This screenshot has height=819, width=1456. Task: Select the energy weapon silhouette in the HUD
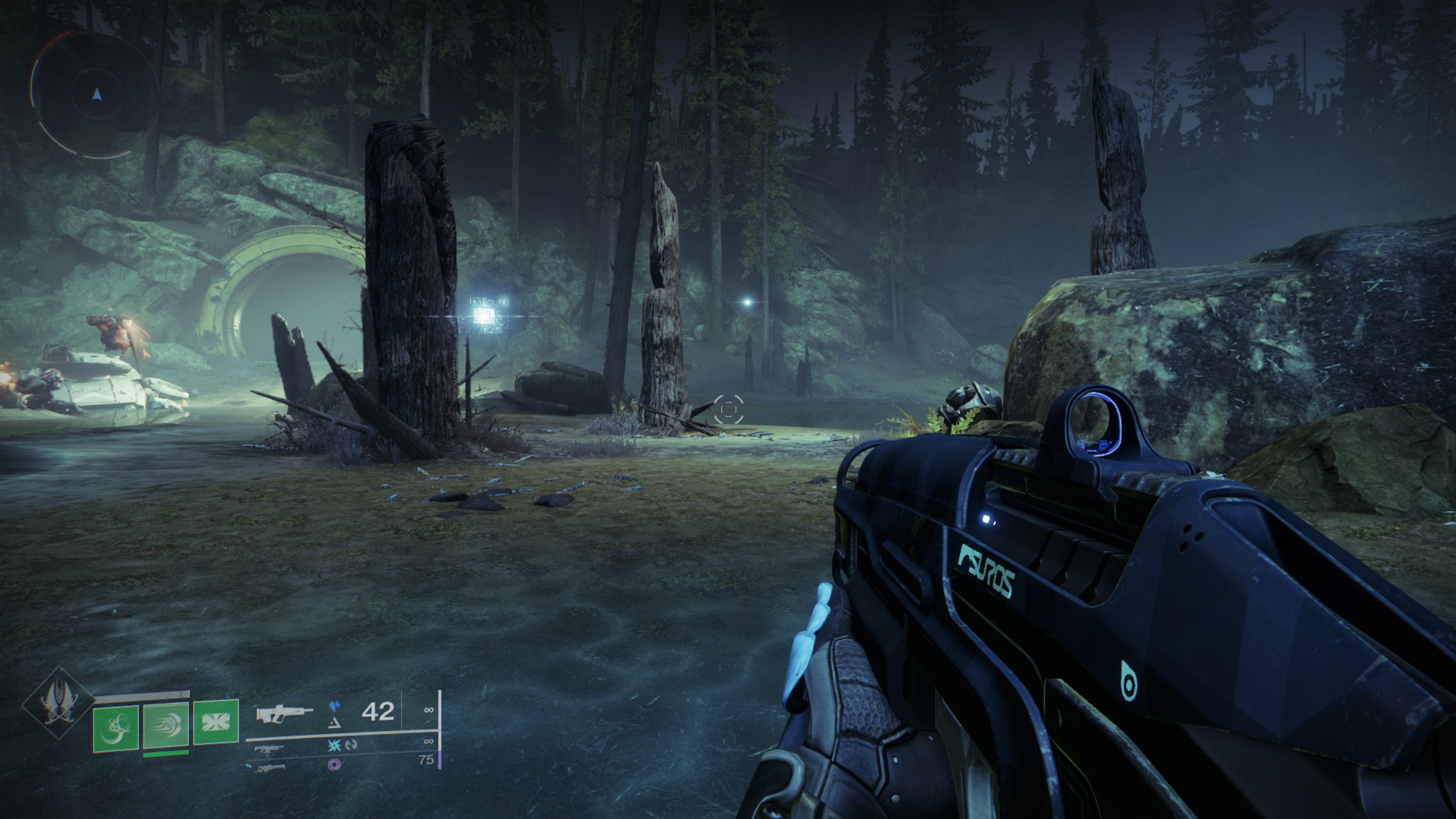[x=271, y=749]
